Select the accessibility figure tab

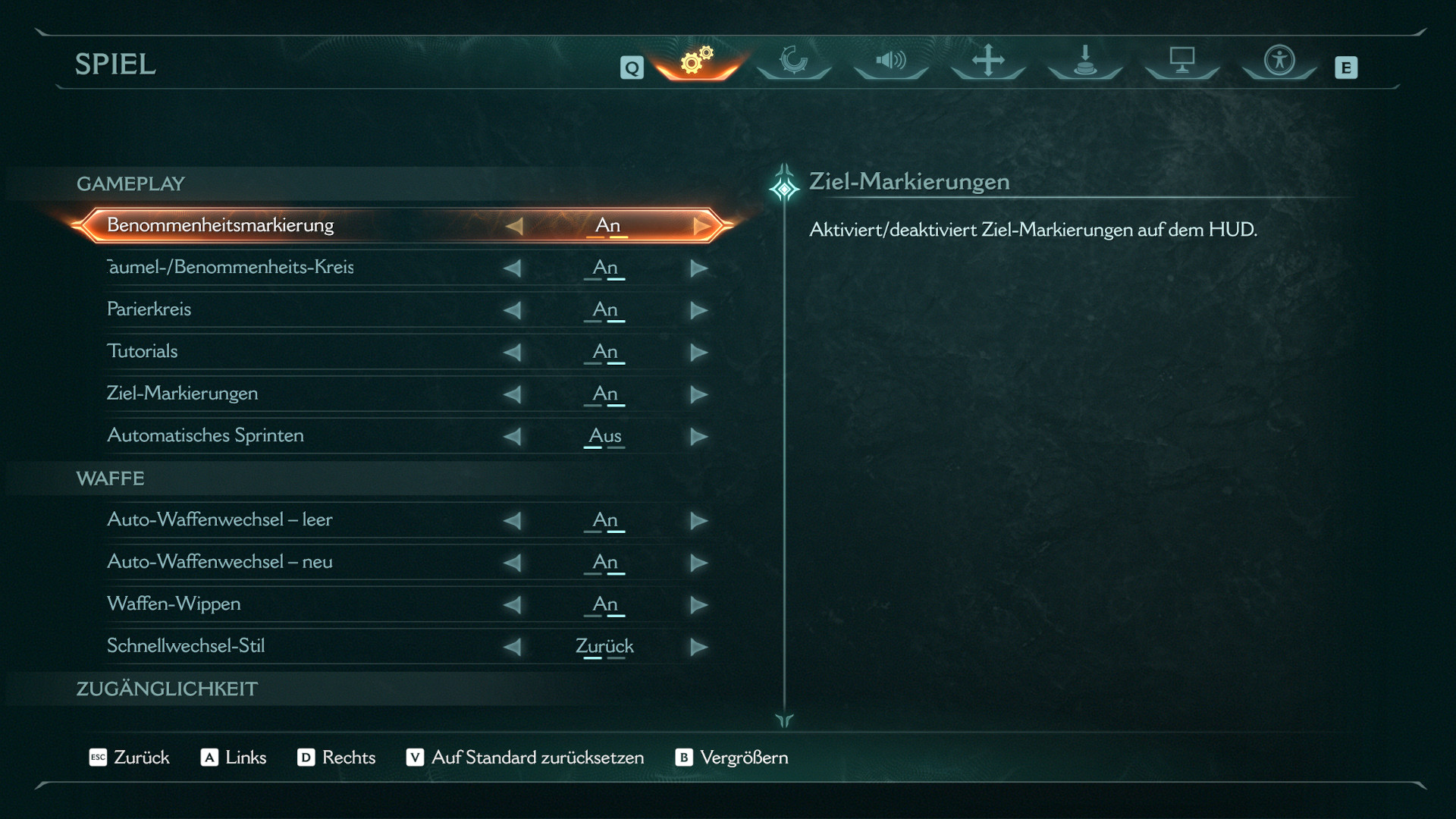click(1279, 61)
